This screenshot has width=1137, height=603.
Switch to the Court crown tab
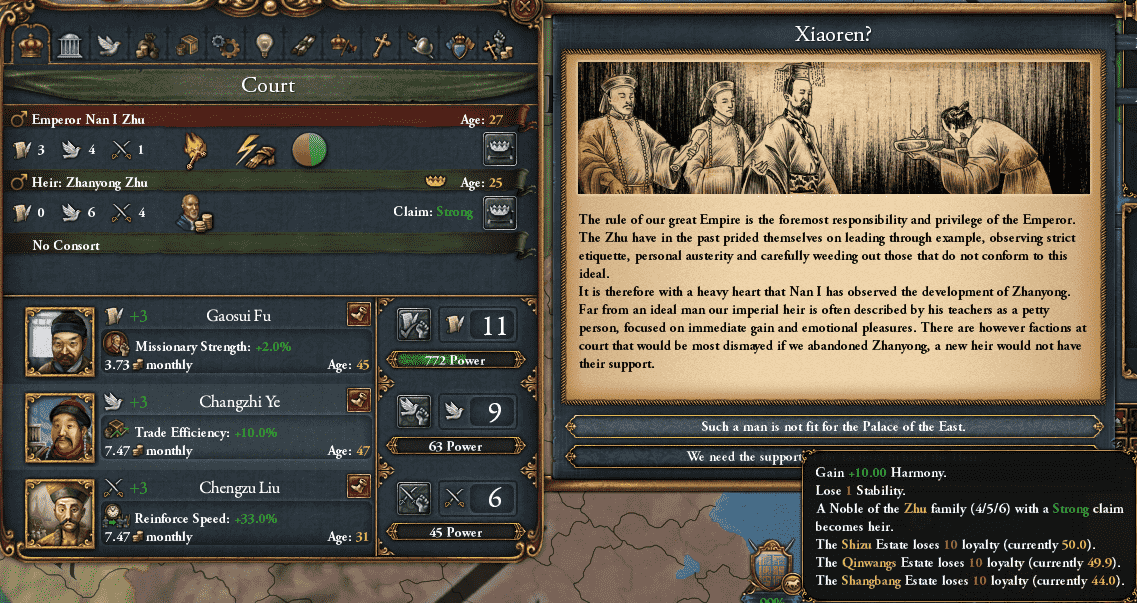point(32,45)
